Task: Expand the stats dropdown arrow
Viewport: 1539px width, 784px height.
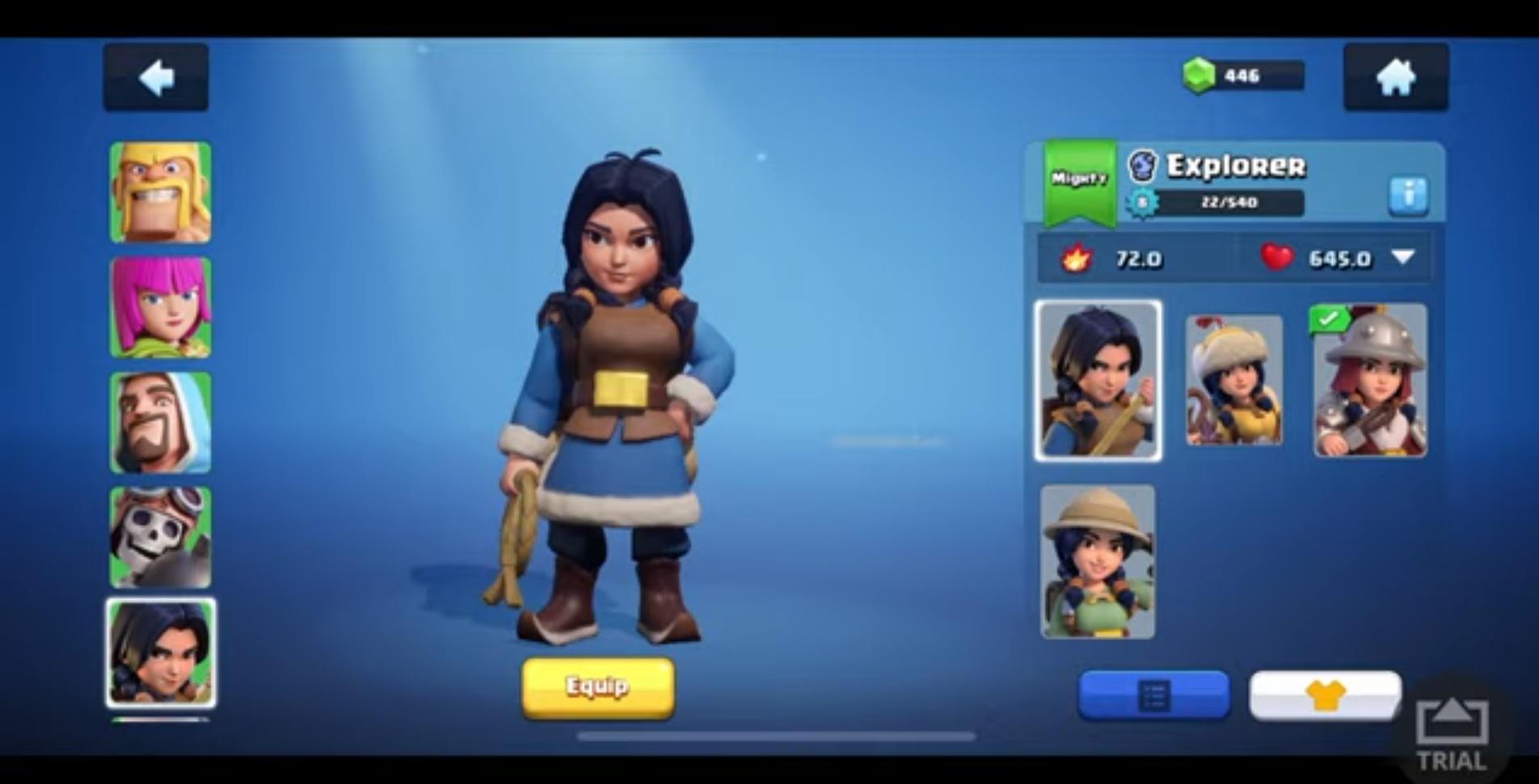Action: tap(1404, 258)
